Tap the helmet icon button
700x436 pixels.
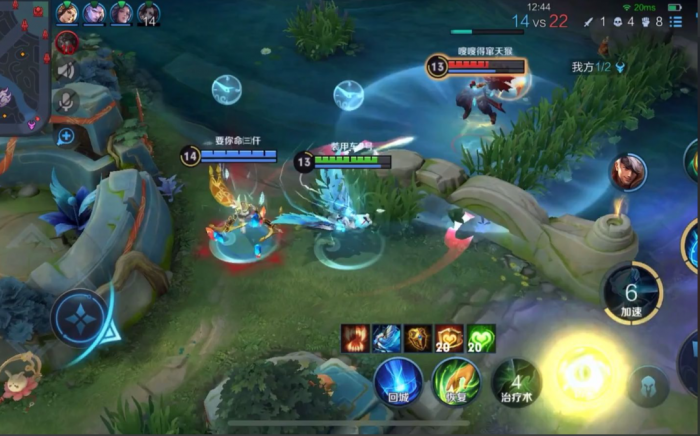[648, 386]
